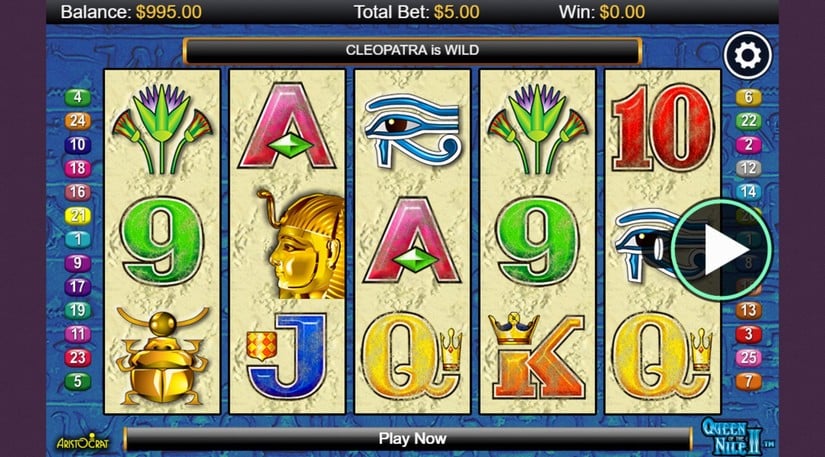Show payline 12 marker

point(748,168)
